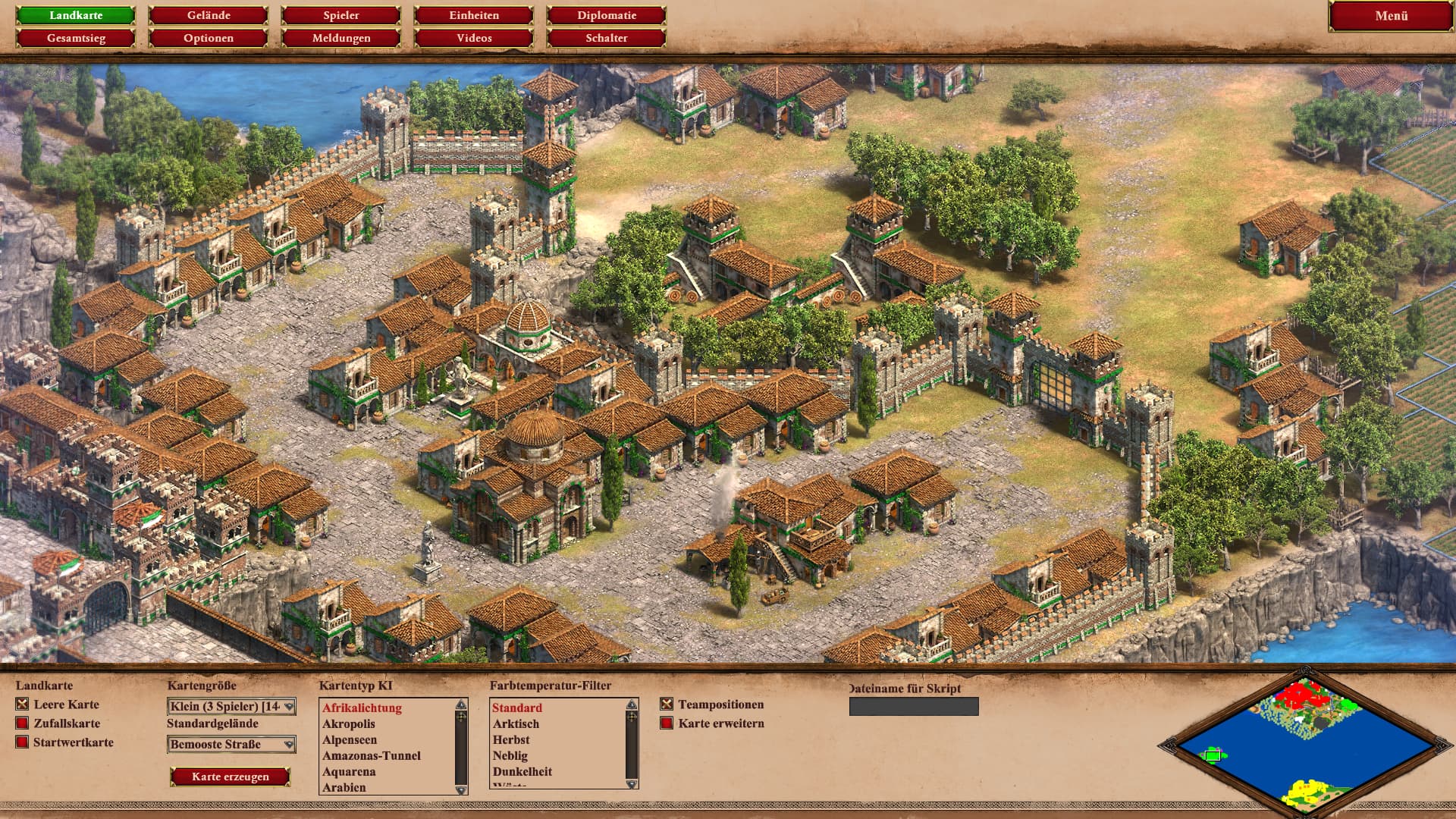Open the Schalter tab
The image size is (1456, 819).
point(607,38)
